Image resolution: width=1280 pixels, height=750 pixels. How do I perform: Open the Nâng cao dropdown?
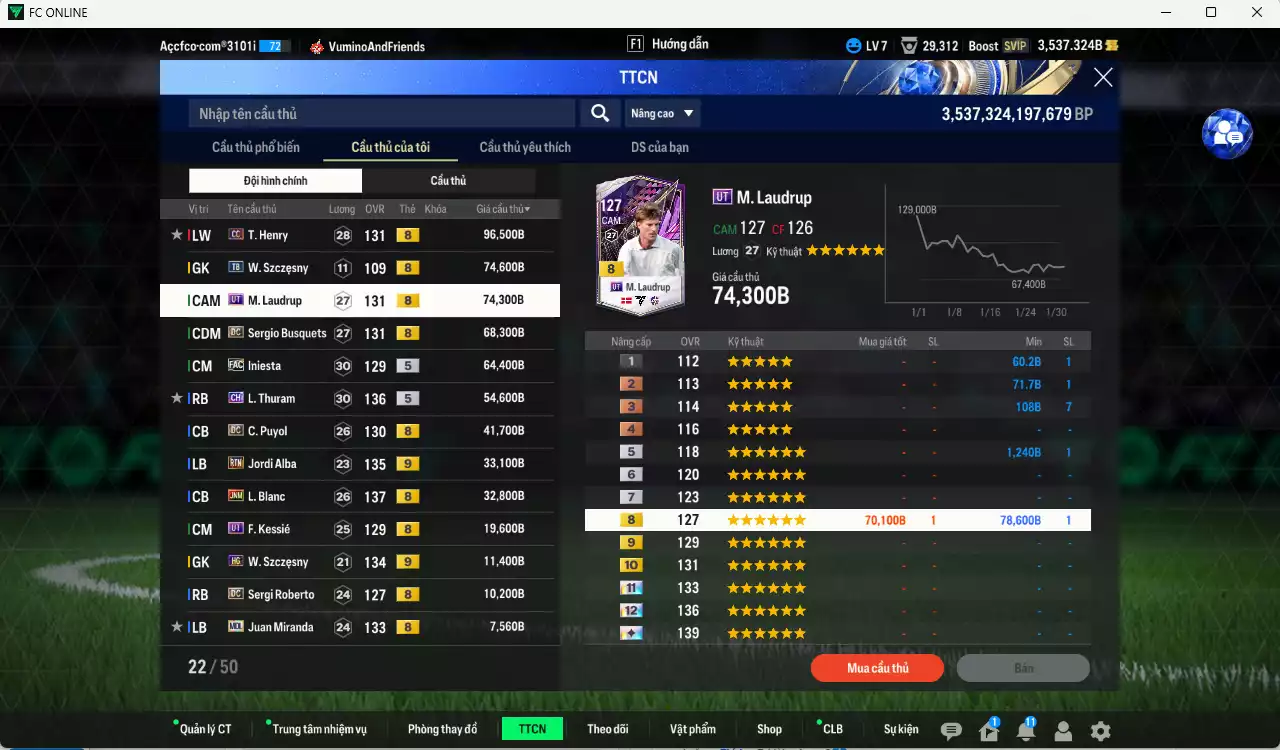point(662,112)
